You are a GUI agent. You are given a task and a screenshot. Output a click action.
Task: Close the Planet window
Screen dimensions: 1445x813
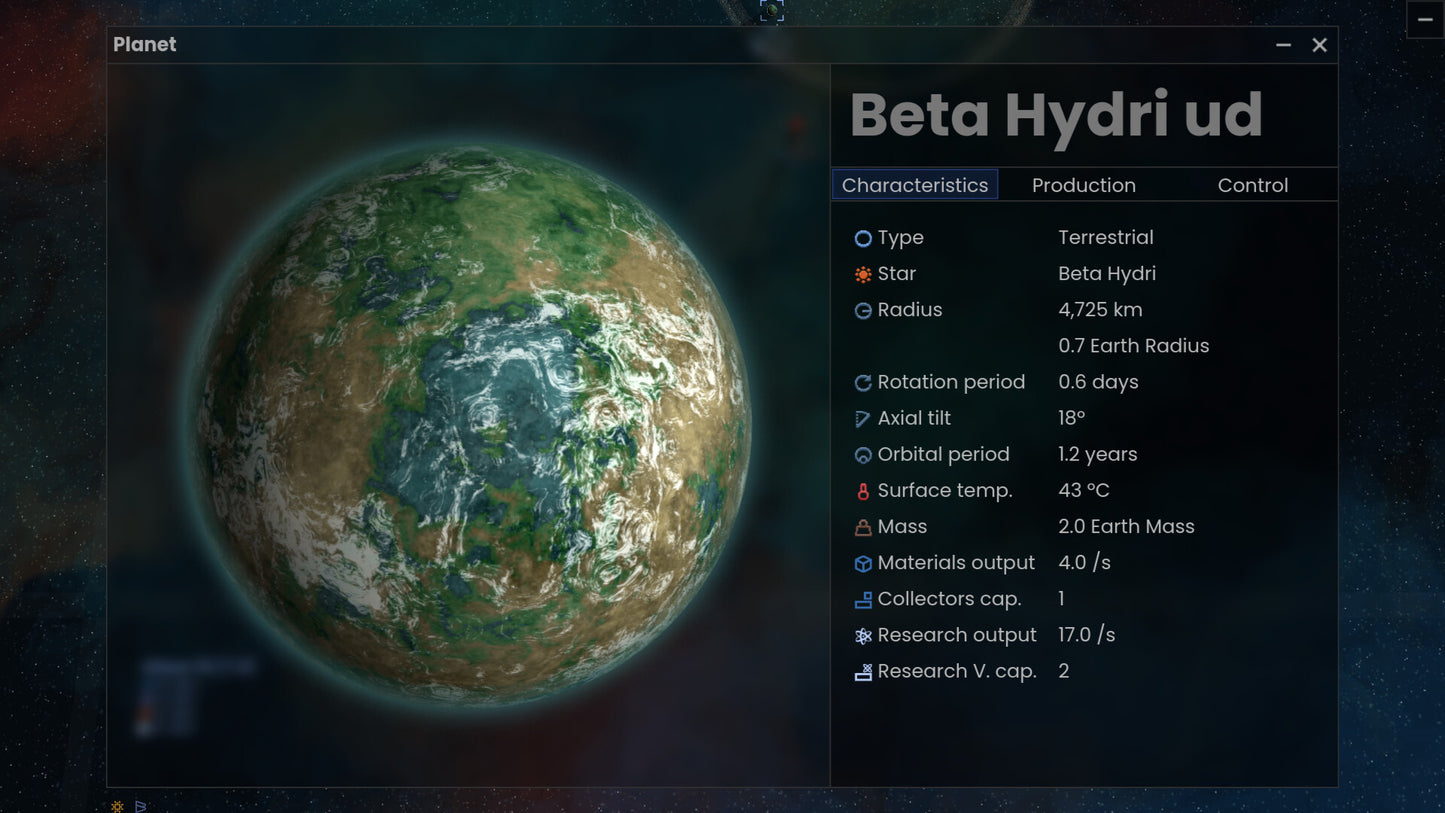[1319, 45]
